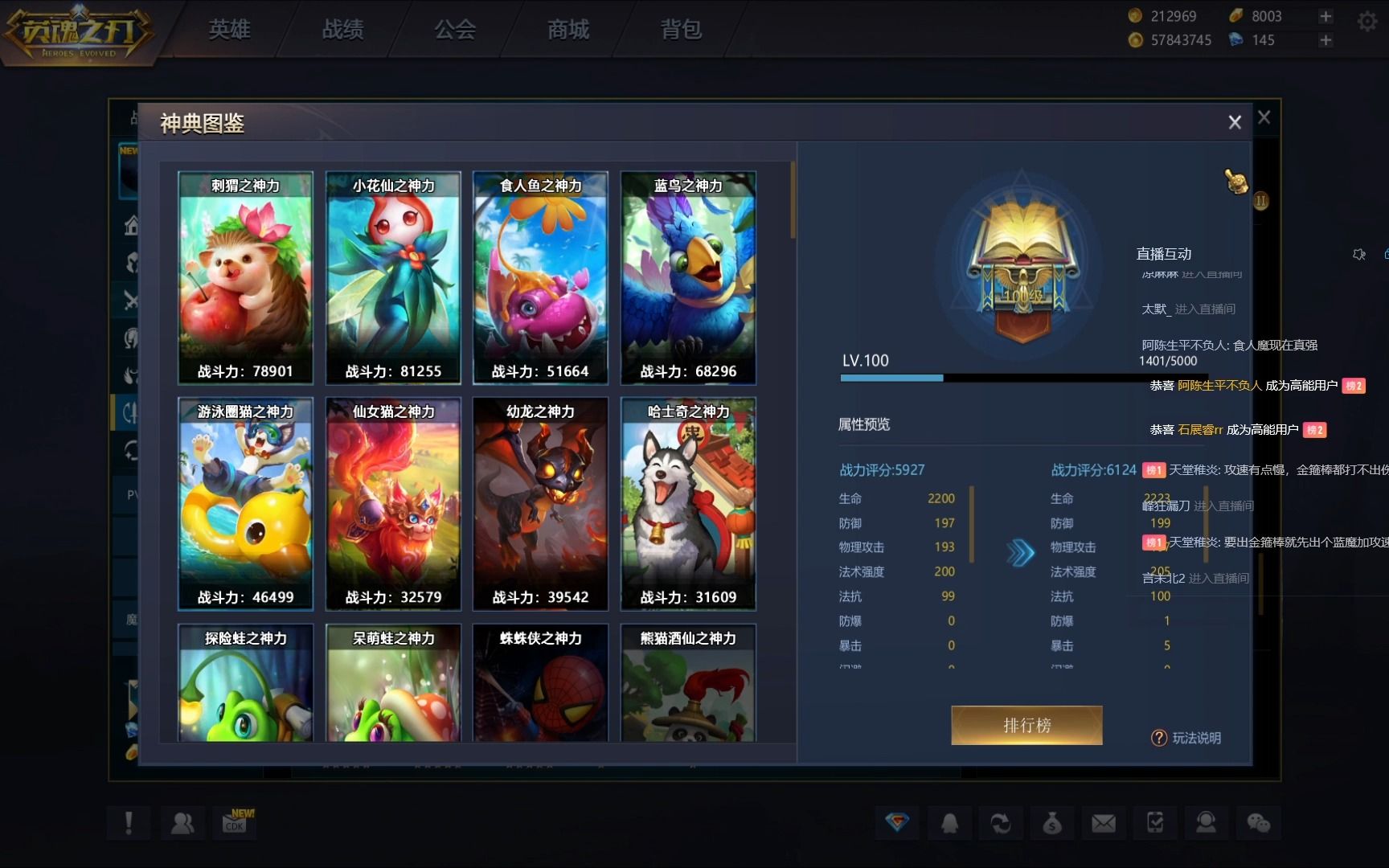The image size is (1389, 868).
Task: Open the 游泳圈猫之神力 card
Action: pos(245,504)
